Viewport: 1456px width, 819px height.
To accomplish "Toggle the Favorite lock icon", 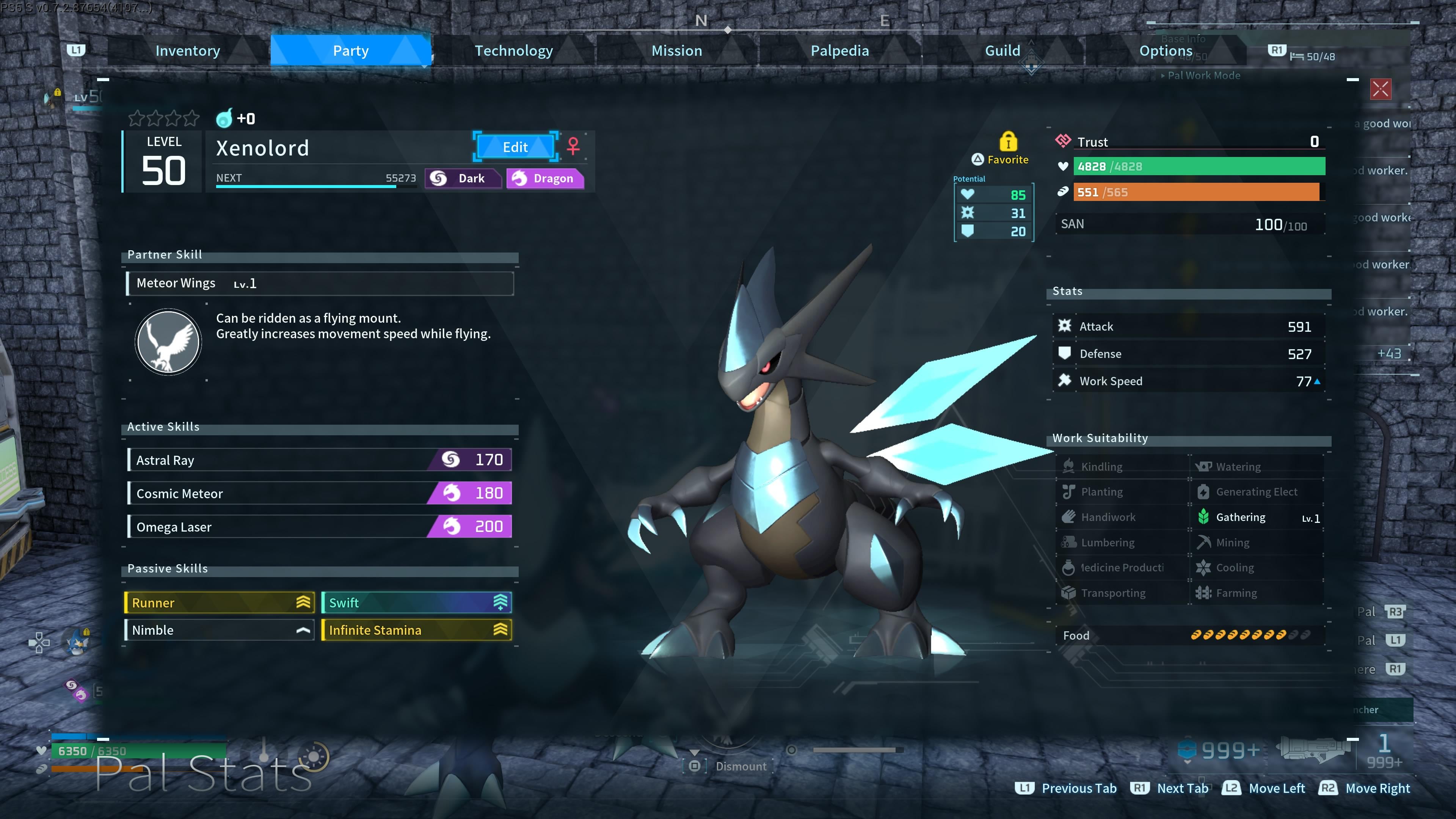I will pos(1008,141).
